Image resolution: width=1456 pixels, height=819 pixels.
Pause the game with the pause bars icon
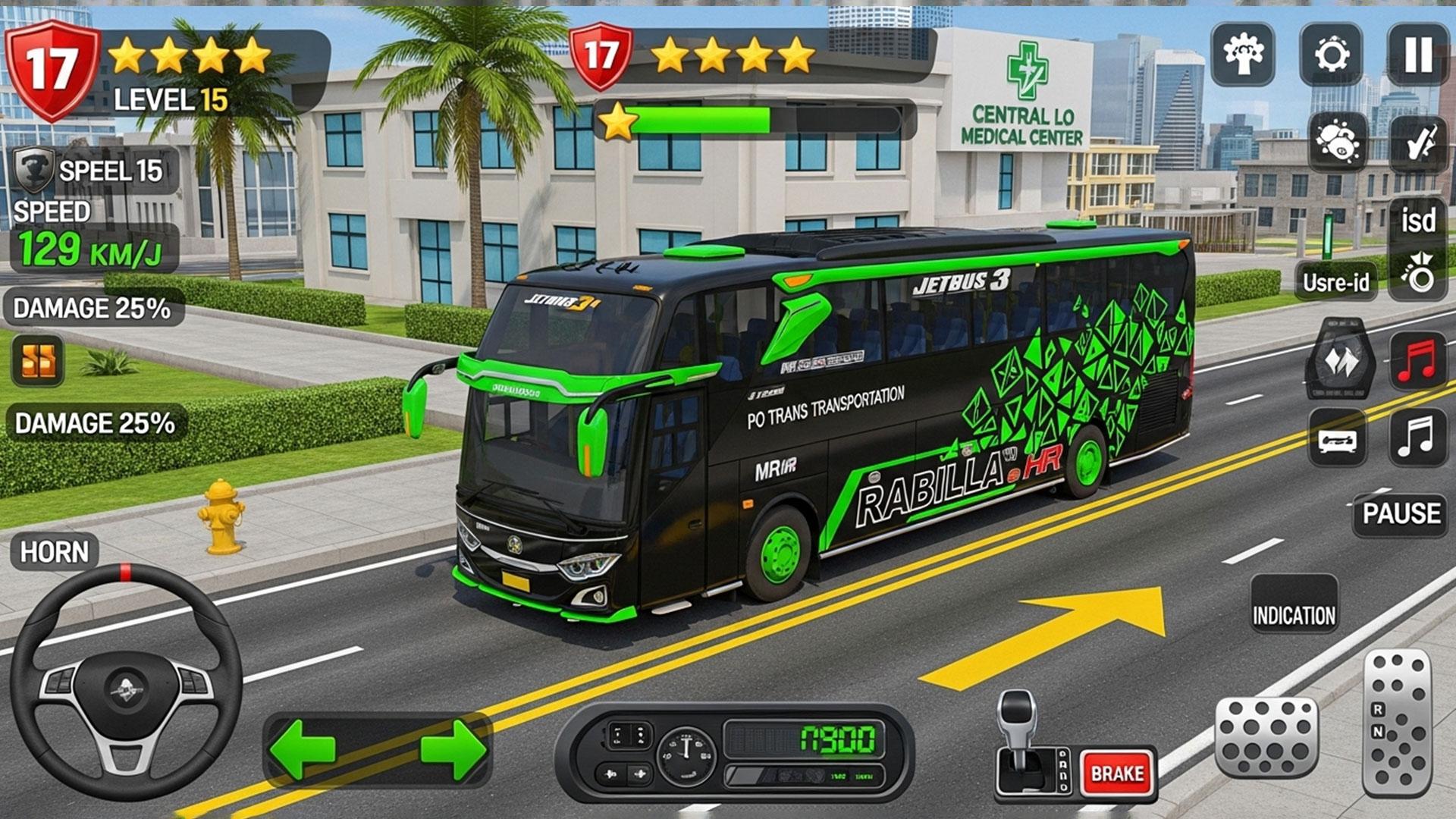[1417, 55]
